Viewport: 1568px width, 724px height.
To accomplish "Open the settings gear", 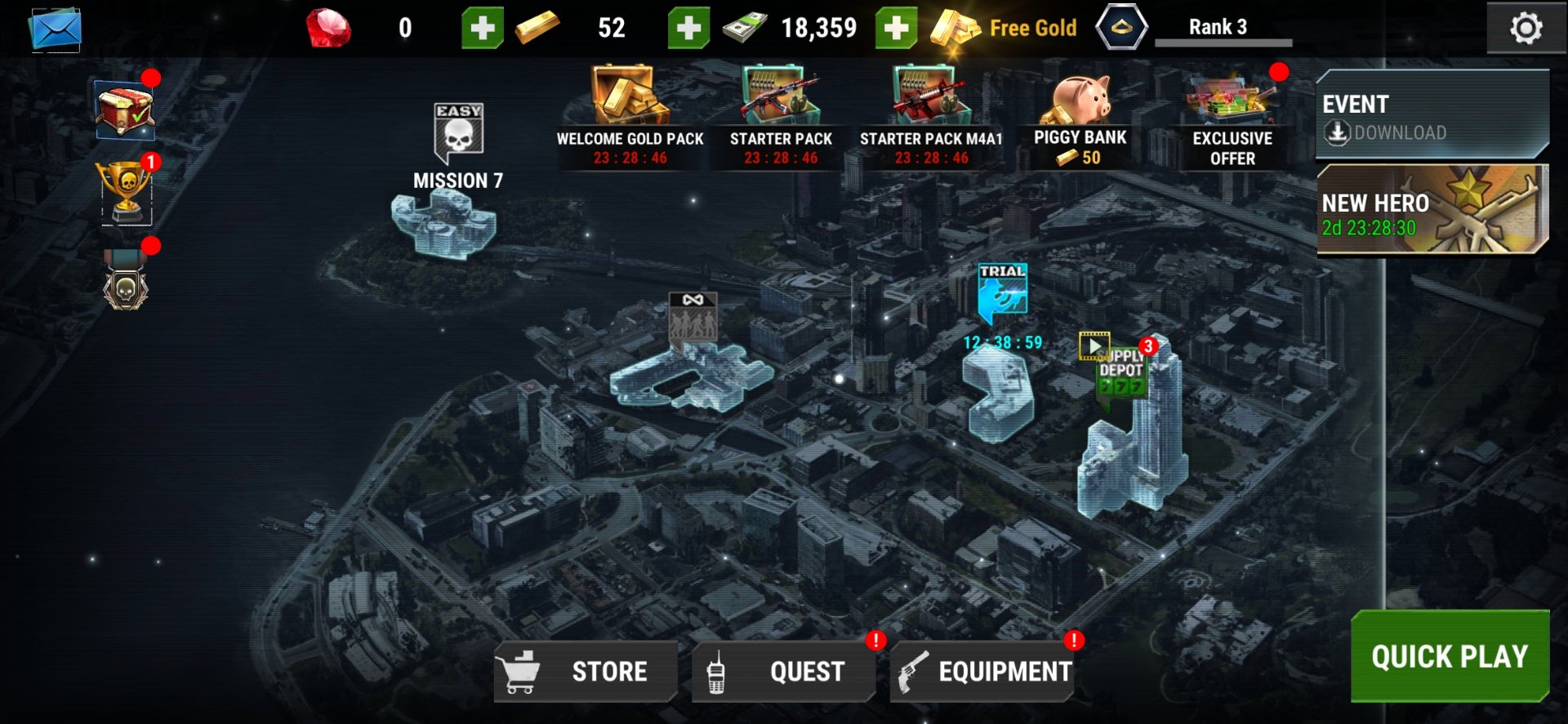I will click(x=1525, y=29).
